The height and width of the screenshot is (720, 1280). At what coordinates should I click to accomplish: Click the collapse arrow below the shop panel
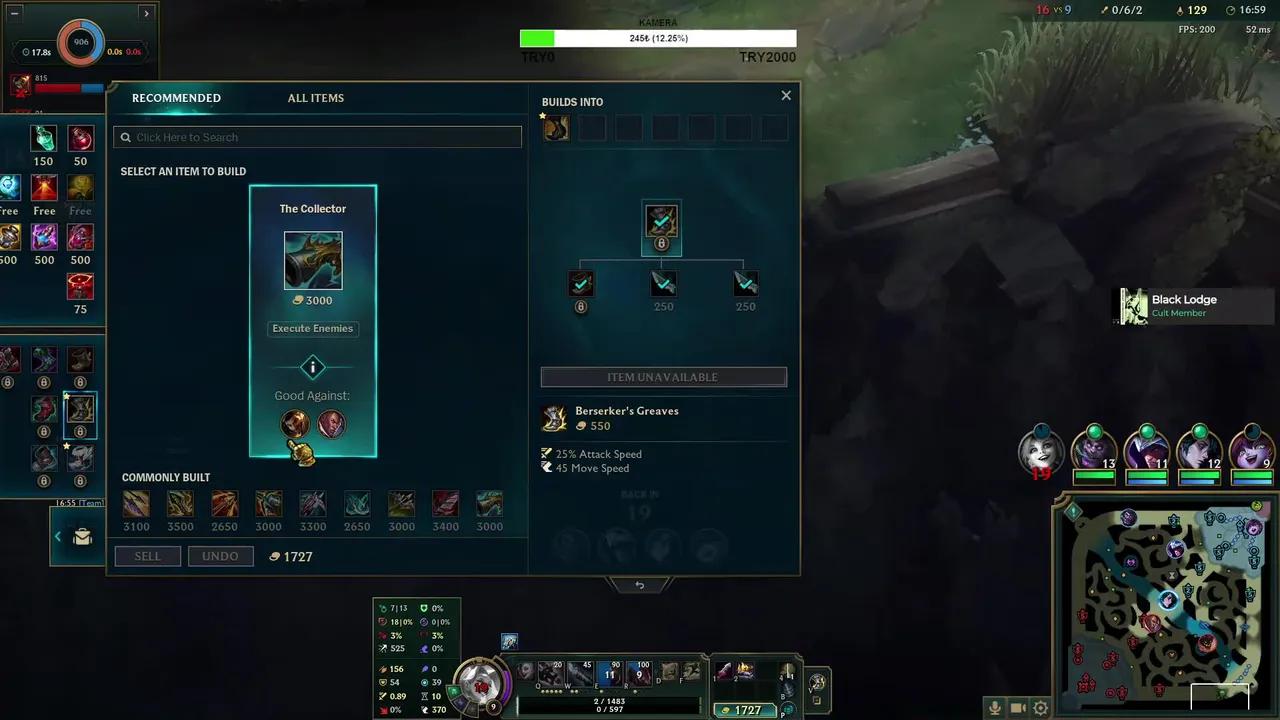639,584
